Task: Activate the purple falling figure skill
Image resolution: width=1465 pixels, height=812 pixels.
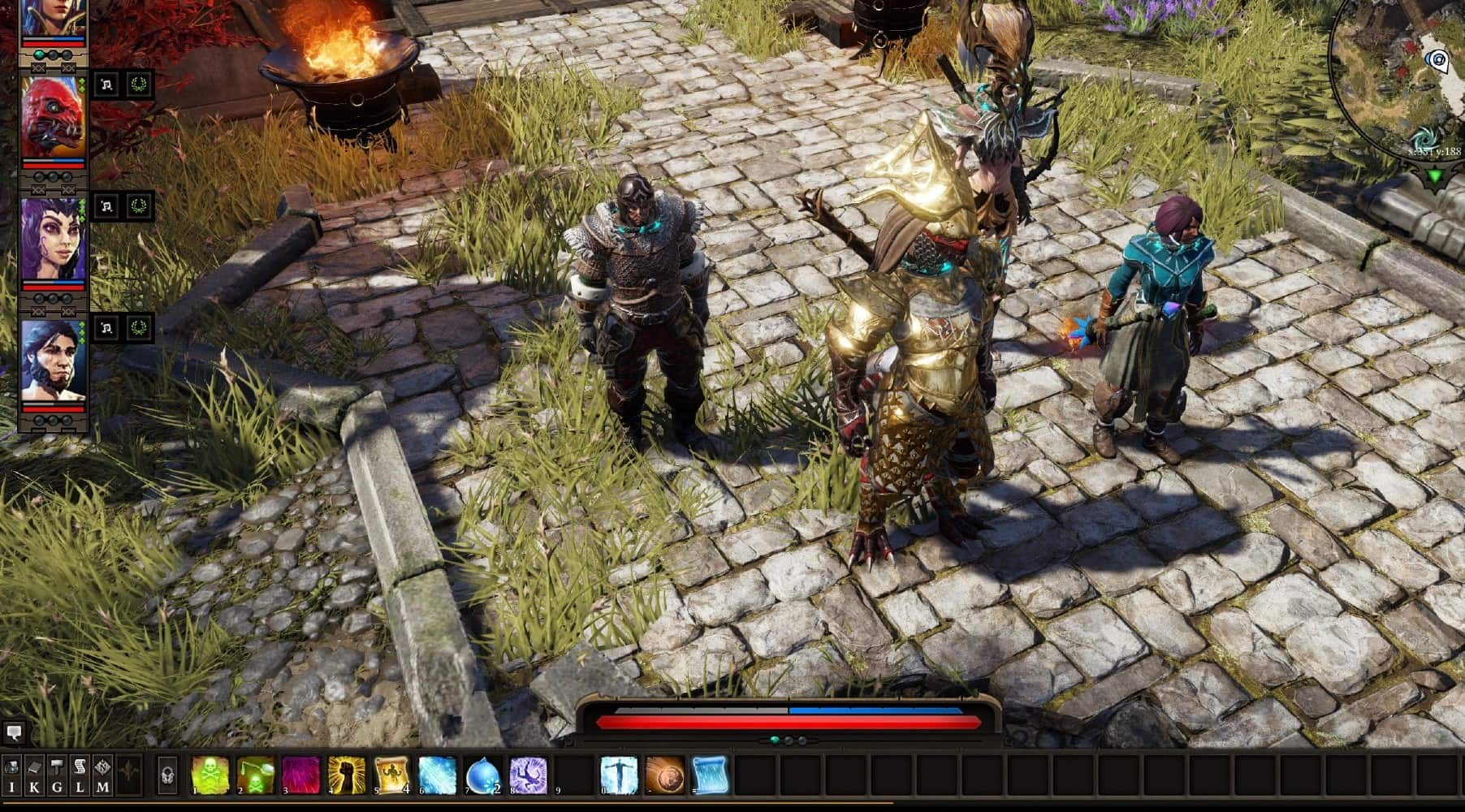Action: tap(529, 775)
